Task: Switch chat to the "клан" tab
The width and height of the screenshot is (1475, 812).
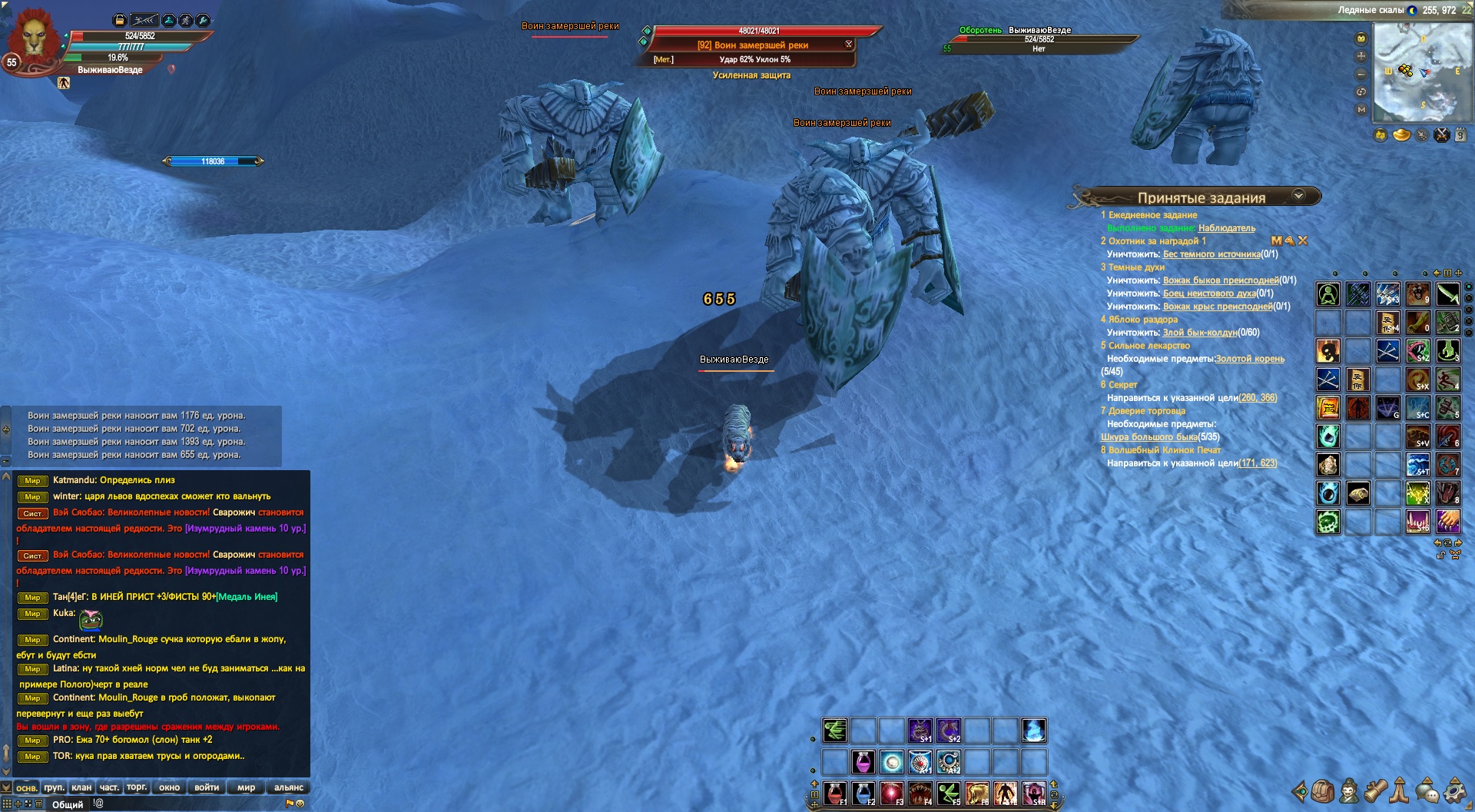Action: (81, 787)
